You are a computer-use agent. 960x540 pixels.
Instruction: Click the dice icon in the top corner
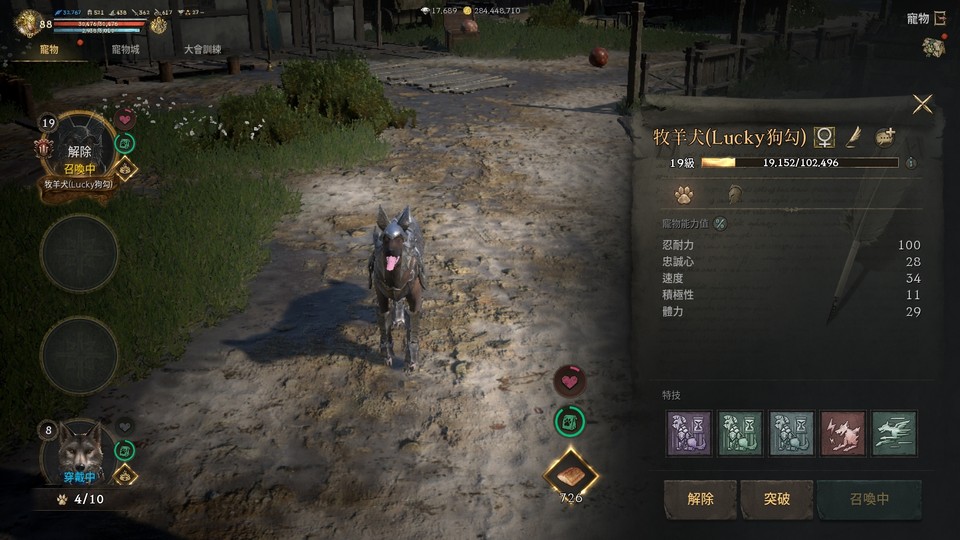pos(933,47)
